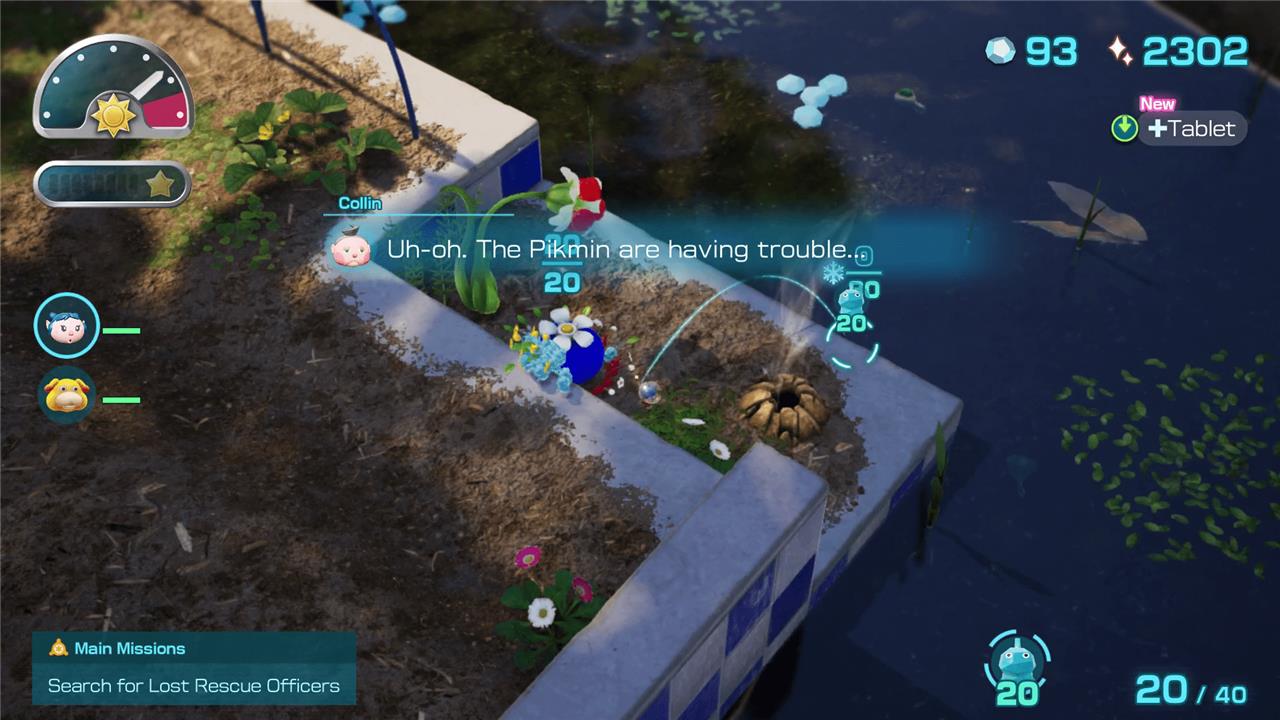This screenshot has width=1280, height=720.
Task: Open the Main Missions objective tracker
Action: tap(194, 667)
